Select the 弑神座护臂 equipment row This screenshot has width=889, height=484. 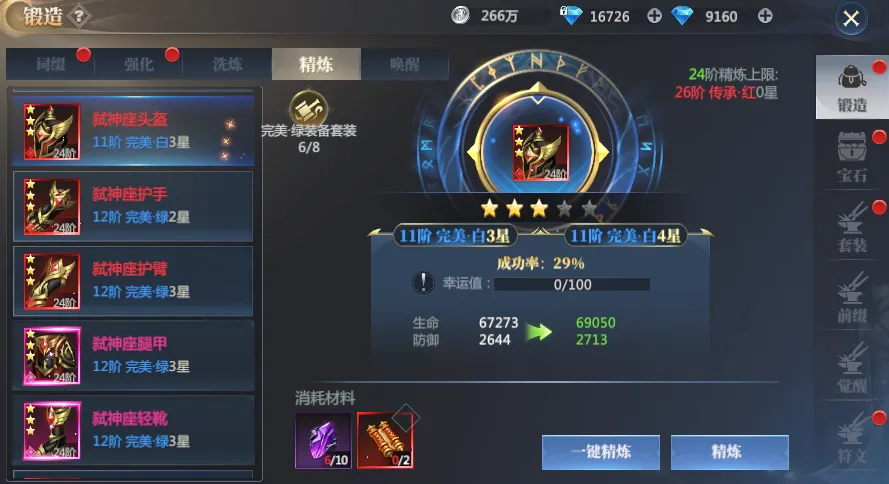pos(133,280)
